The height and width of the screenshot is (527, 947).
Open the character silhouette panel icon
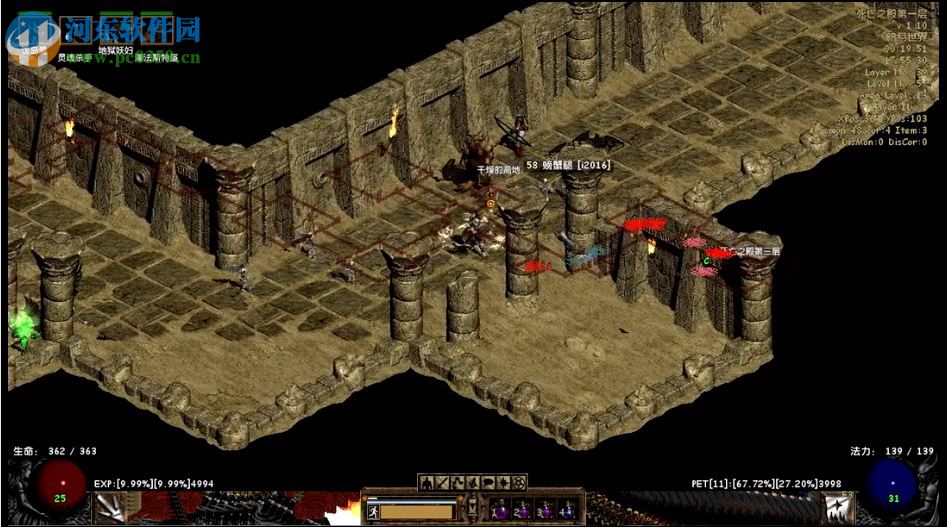coord(427,482)
